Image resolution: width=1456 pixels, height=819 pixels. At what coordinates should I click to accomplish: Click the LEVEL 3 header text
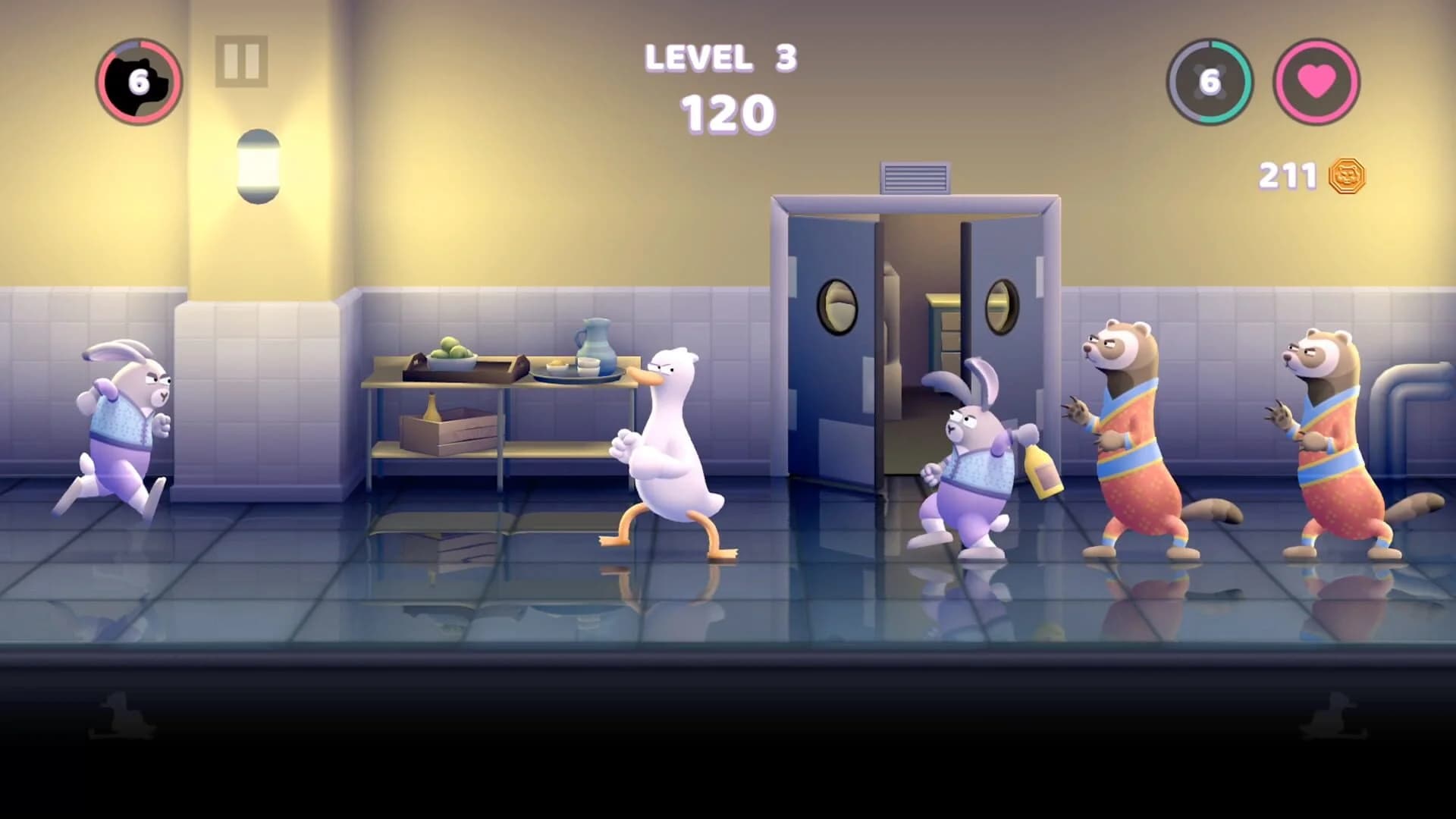[x=720, y=57]
